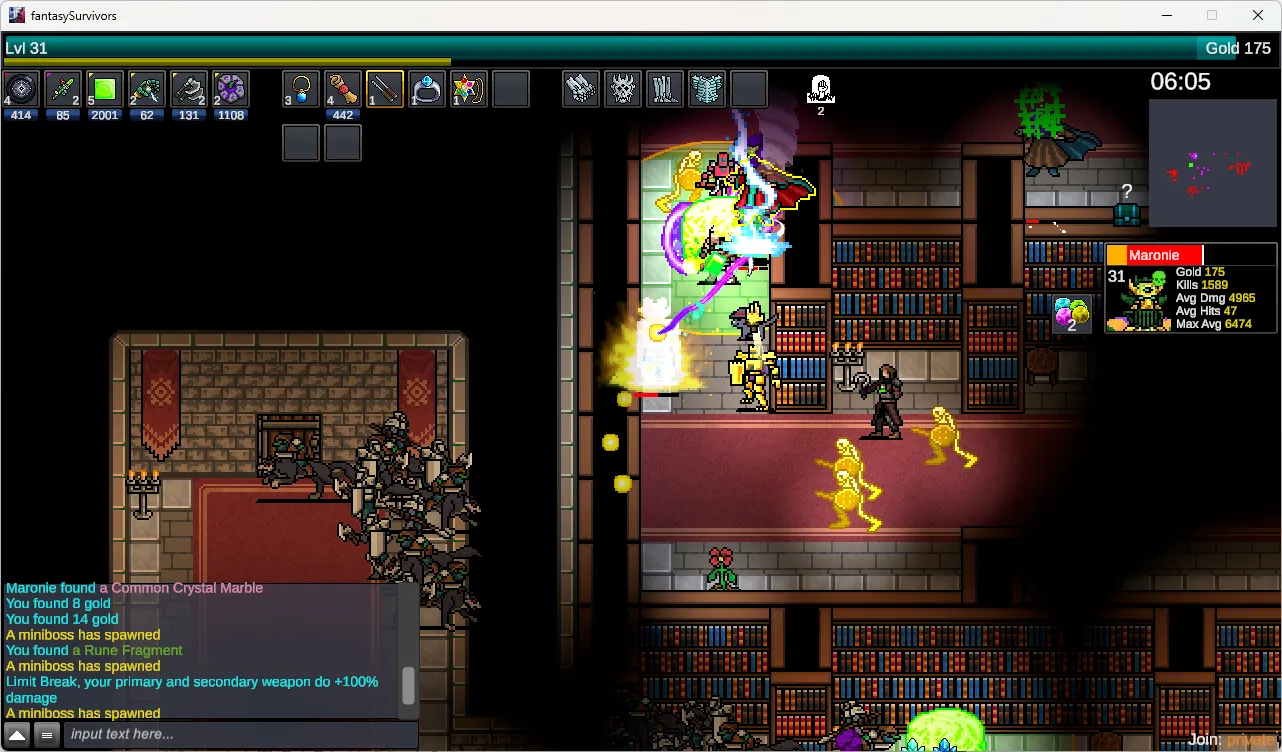The image size is (1282, 752).
Task: Choose the blue gem ring item
Action: click(x=427, y=90)
